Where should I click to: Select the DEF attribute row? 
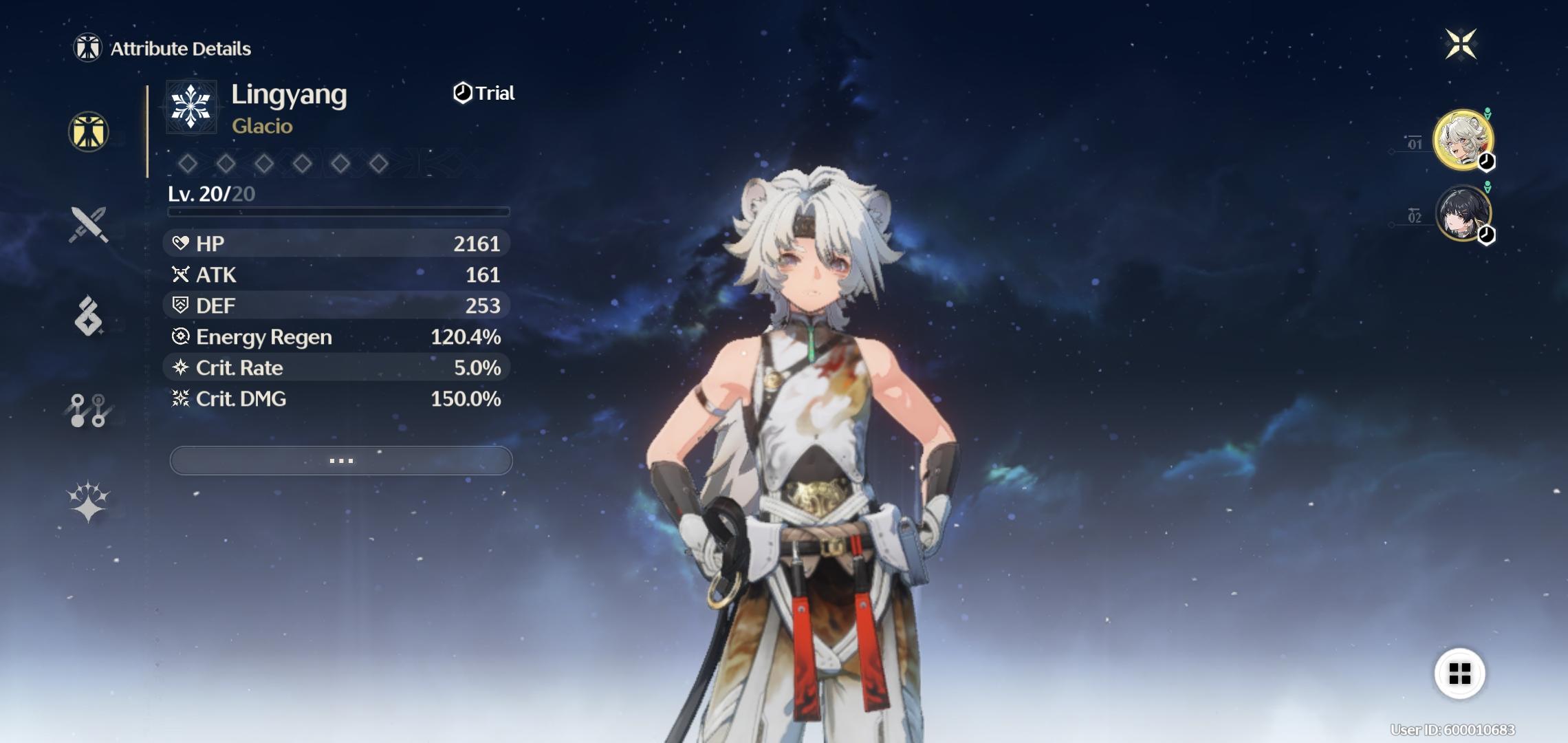pyautogui.click(x=337, y=305)
